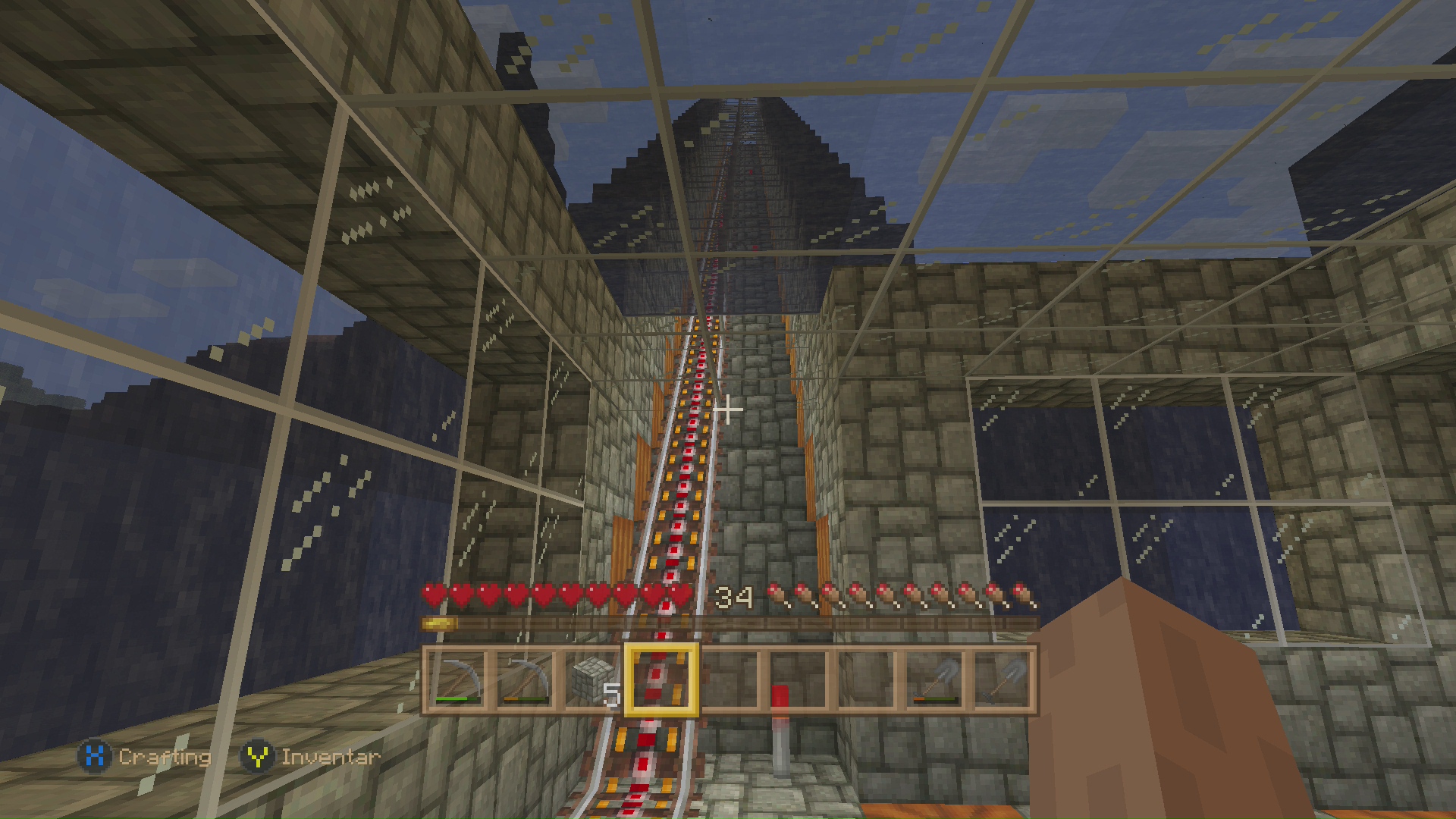Select the highlighted powered rail slot

pyautogui.click(x=661, y=680)
